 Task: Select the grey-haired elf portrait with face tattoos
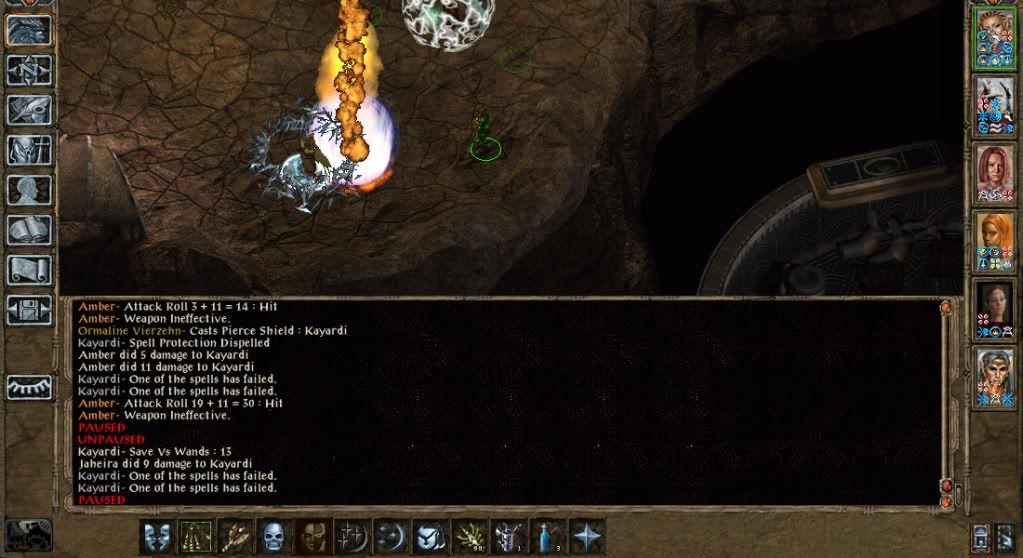click(x=995, y=376)
